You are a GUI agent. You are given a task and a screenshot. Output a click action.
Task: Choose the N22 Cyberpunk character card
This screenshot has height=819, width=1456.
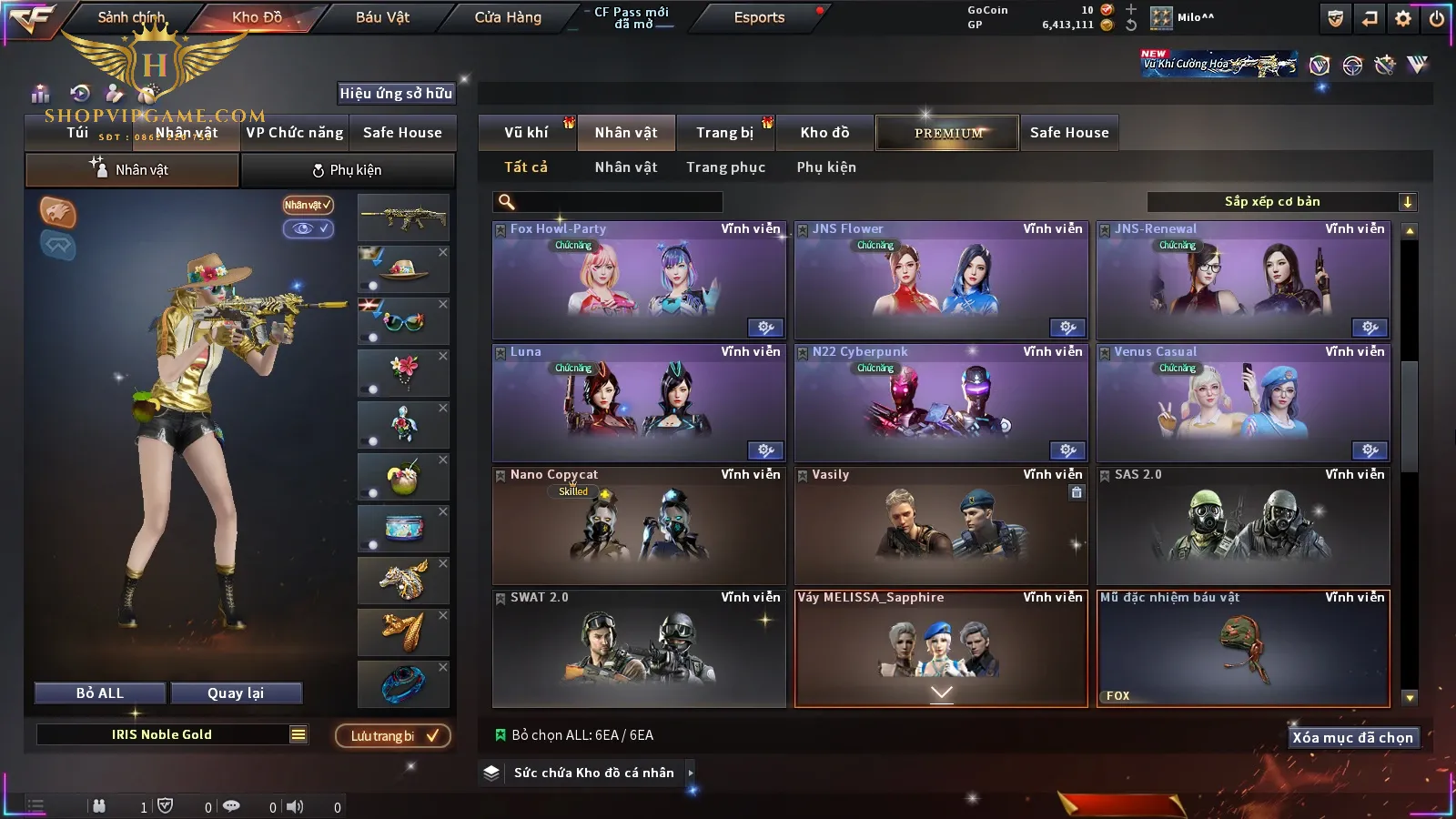tap(941, 404)
